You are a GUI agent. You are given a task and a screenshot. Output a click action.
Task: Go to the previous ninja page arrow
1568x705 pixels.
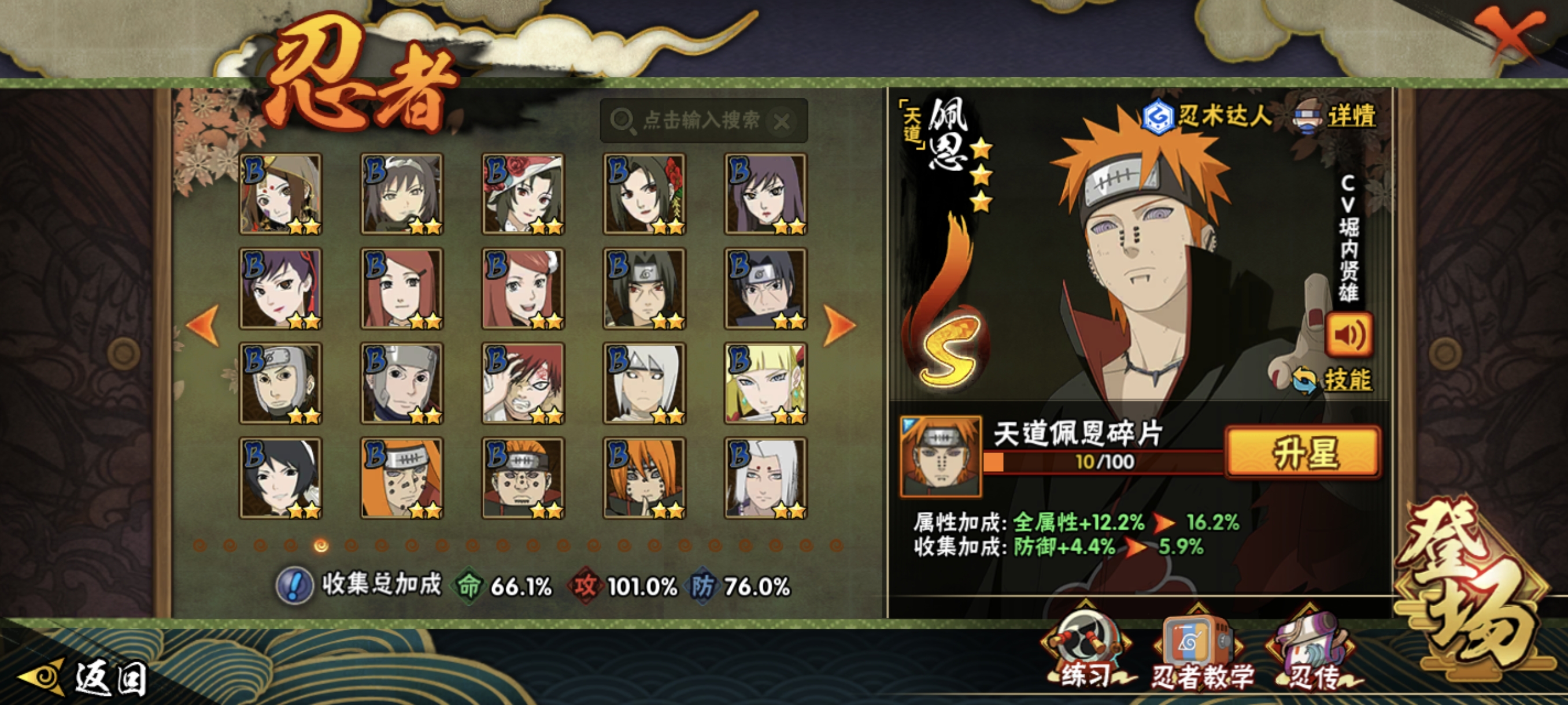204,325
